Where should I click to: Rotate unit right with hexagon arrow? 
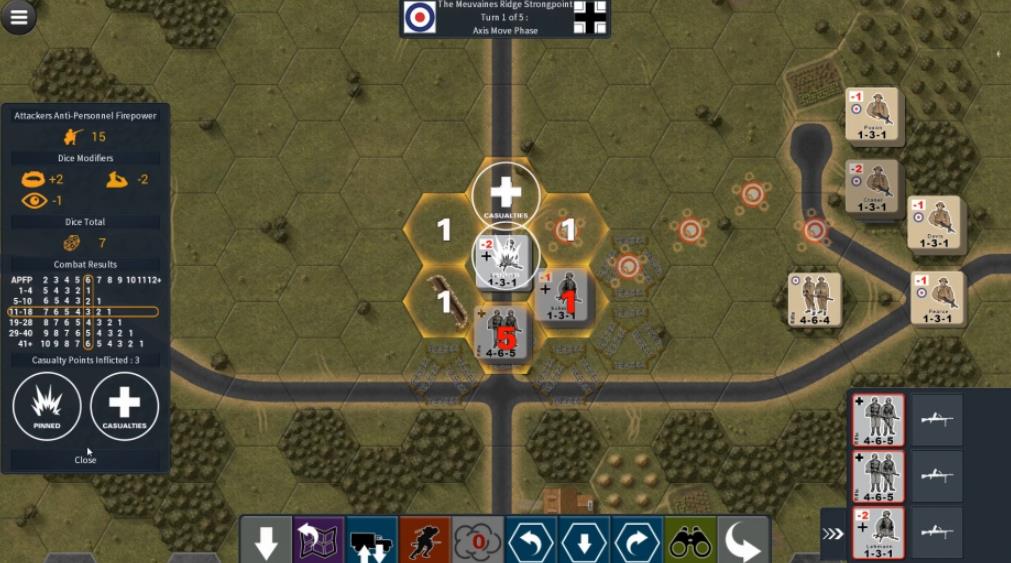[x=637, y=541]
